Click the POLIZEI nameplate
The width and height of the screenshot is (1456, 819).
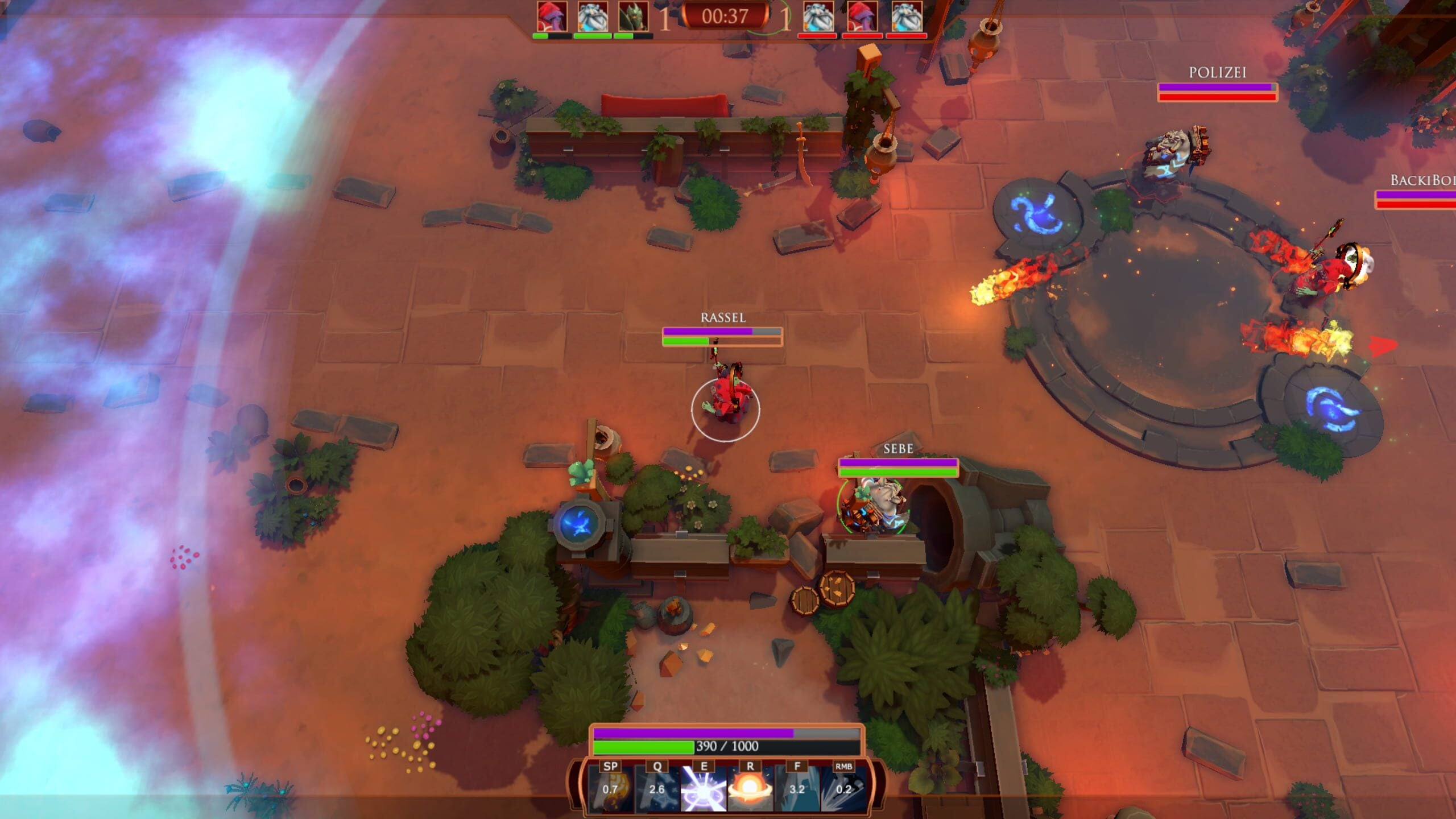pyautogui.click(x=1217, y=73)
